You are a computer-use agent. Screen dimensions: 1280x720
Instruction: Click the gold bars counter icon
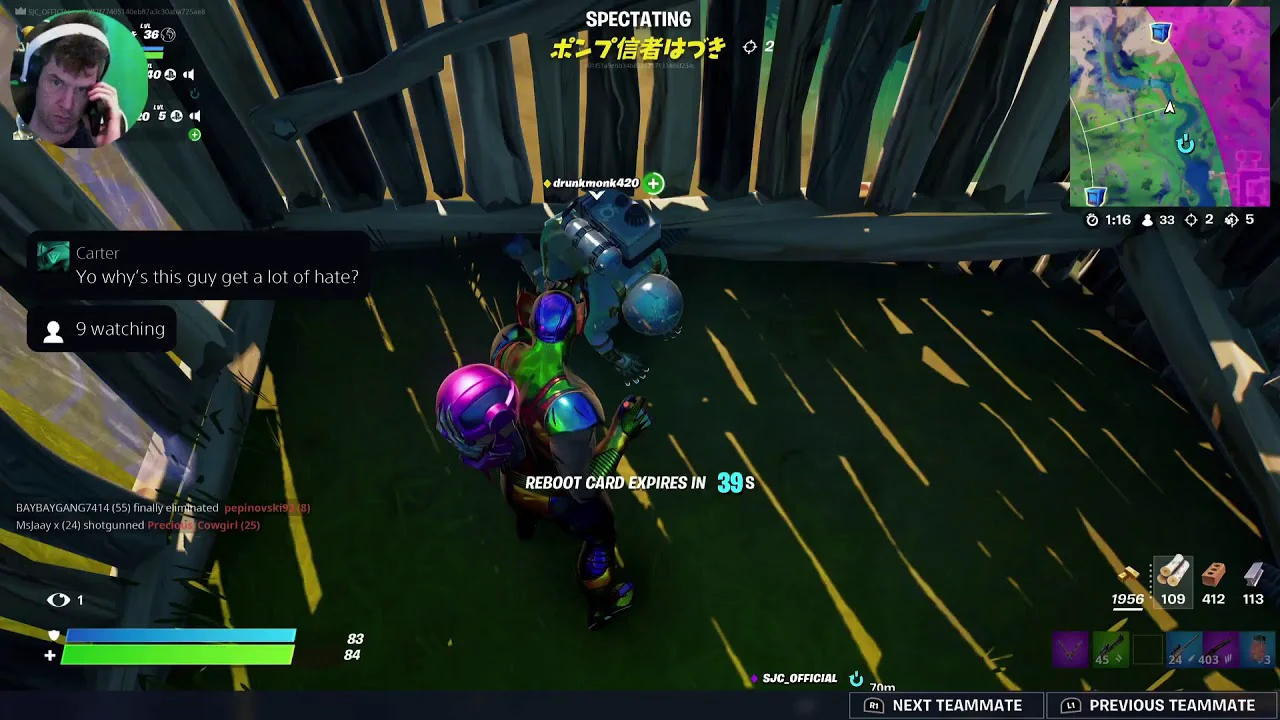[1128, 576]
